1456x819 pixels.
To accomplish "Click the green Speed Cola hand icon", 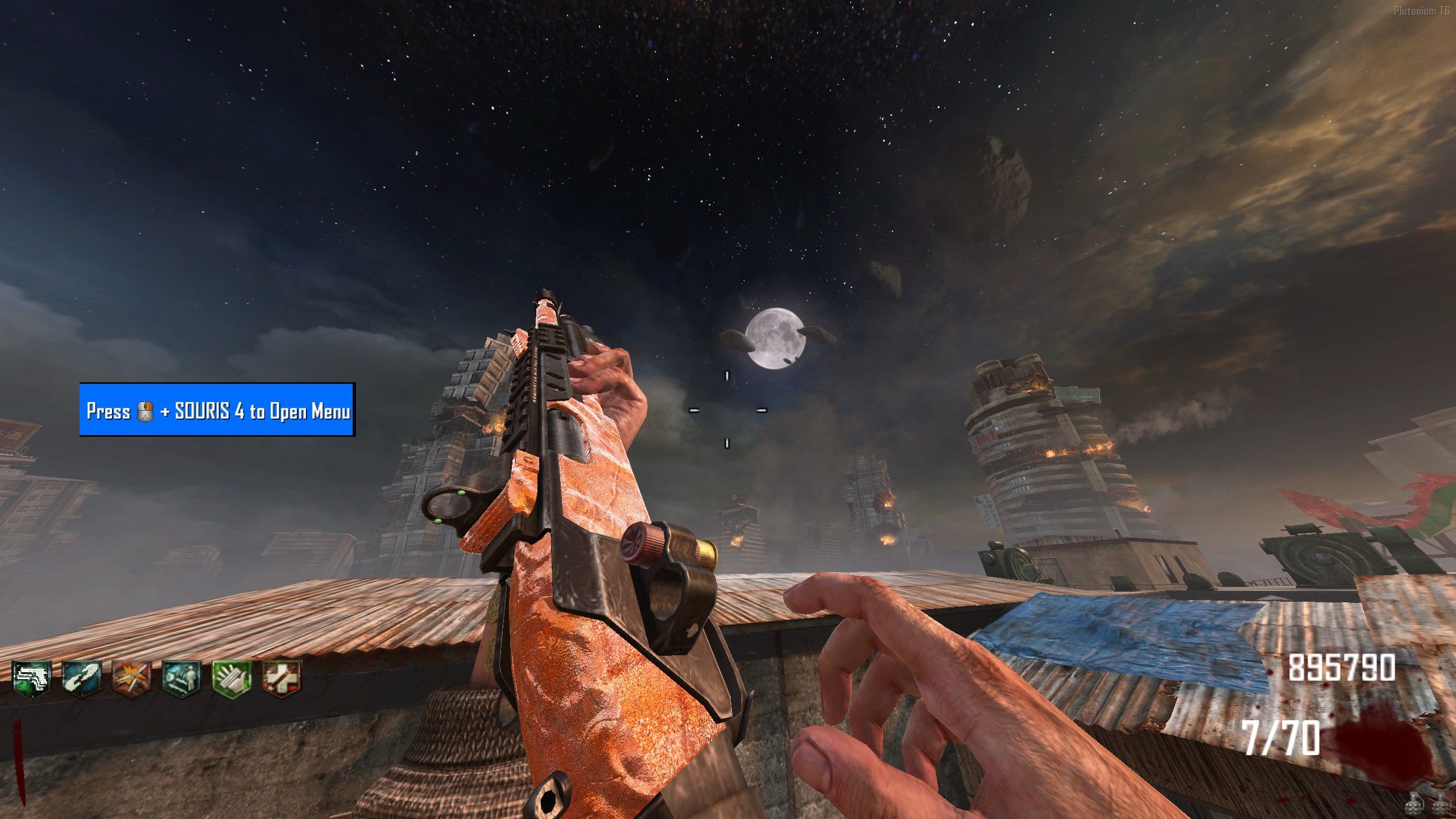I will [x=231, y=678].
